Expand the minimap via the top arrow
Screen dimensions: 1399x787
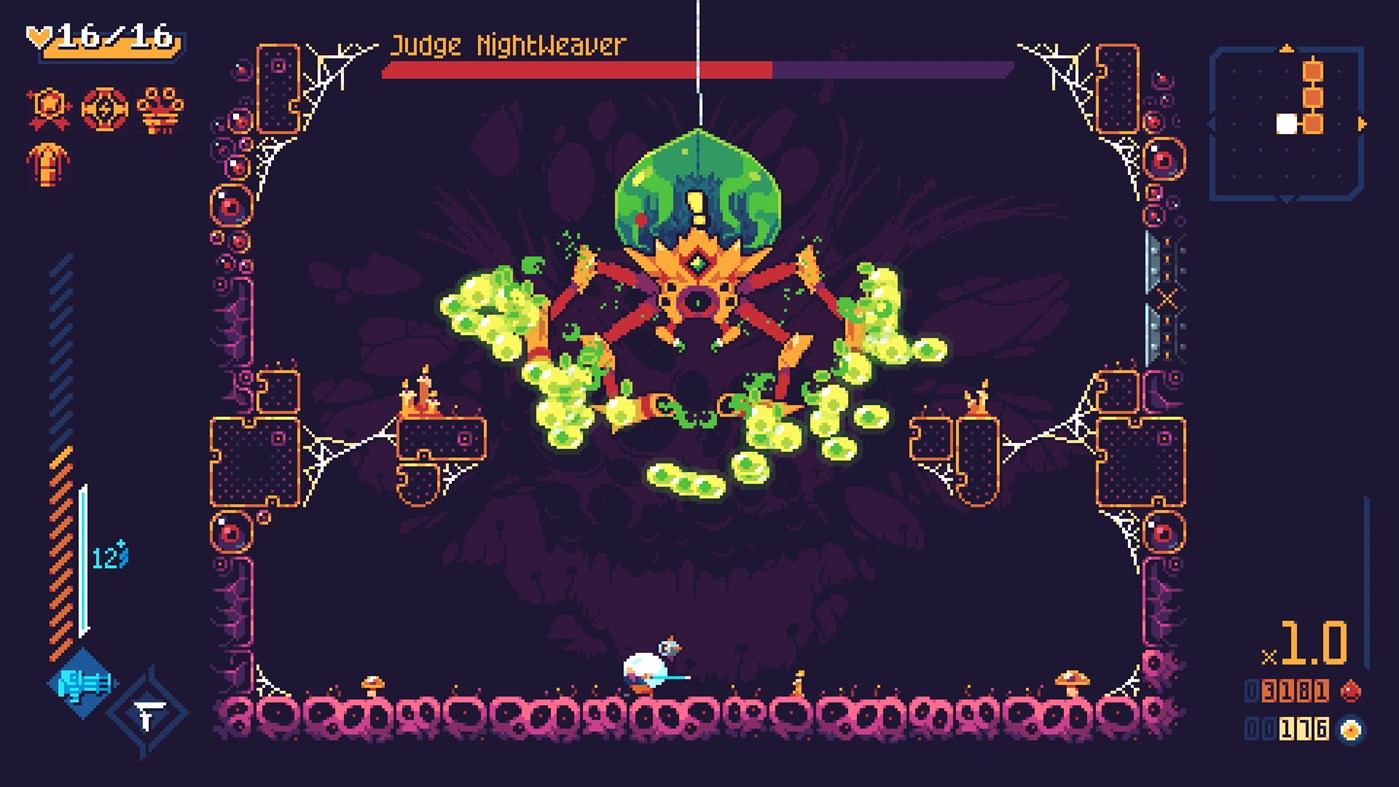1287,48
